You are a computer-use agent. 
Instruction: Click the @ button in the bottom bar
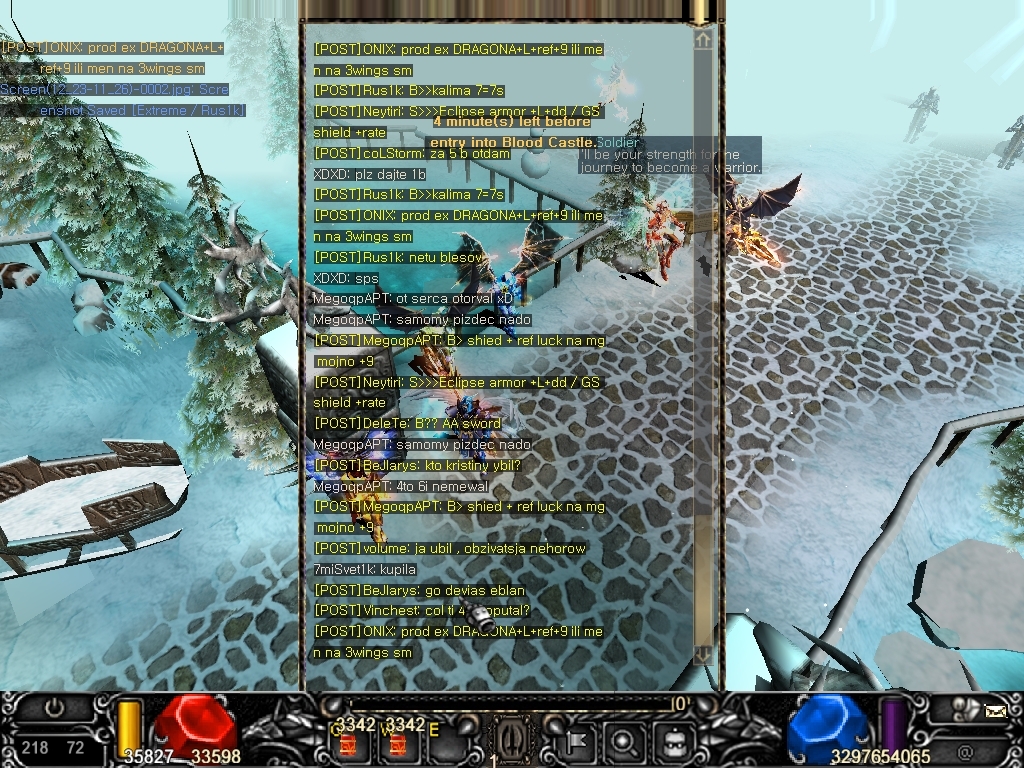point(965,748)
